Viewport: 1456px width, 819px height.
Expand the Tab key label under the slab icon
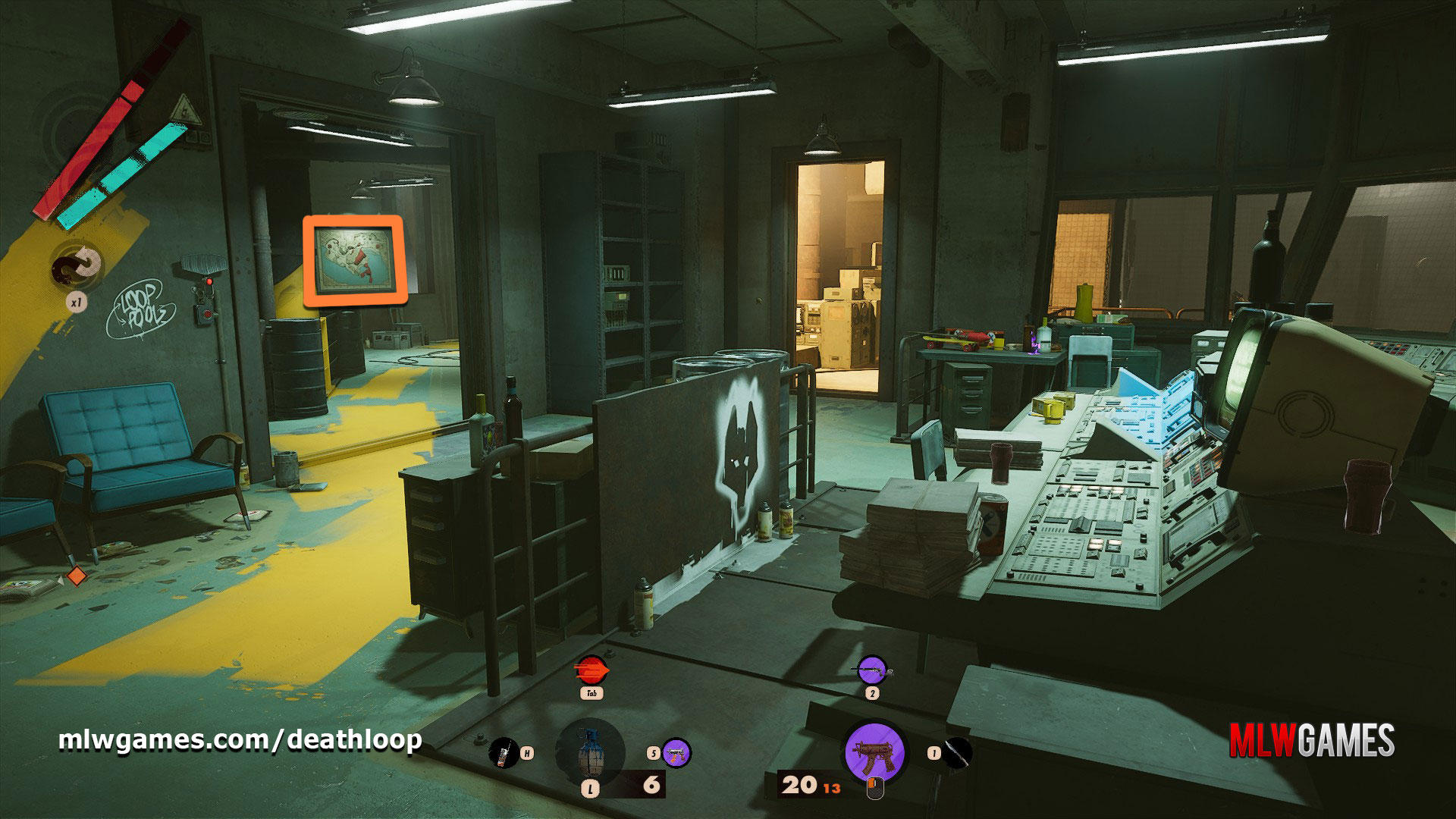click(x=593, y=694)
